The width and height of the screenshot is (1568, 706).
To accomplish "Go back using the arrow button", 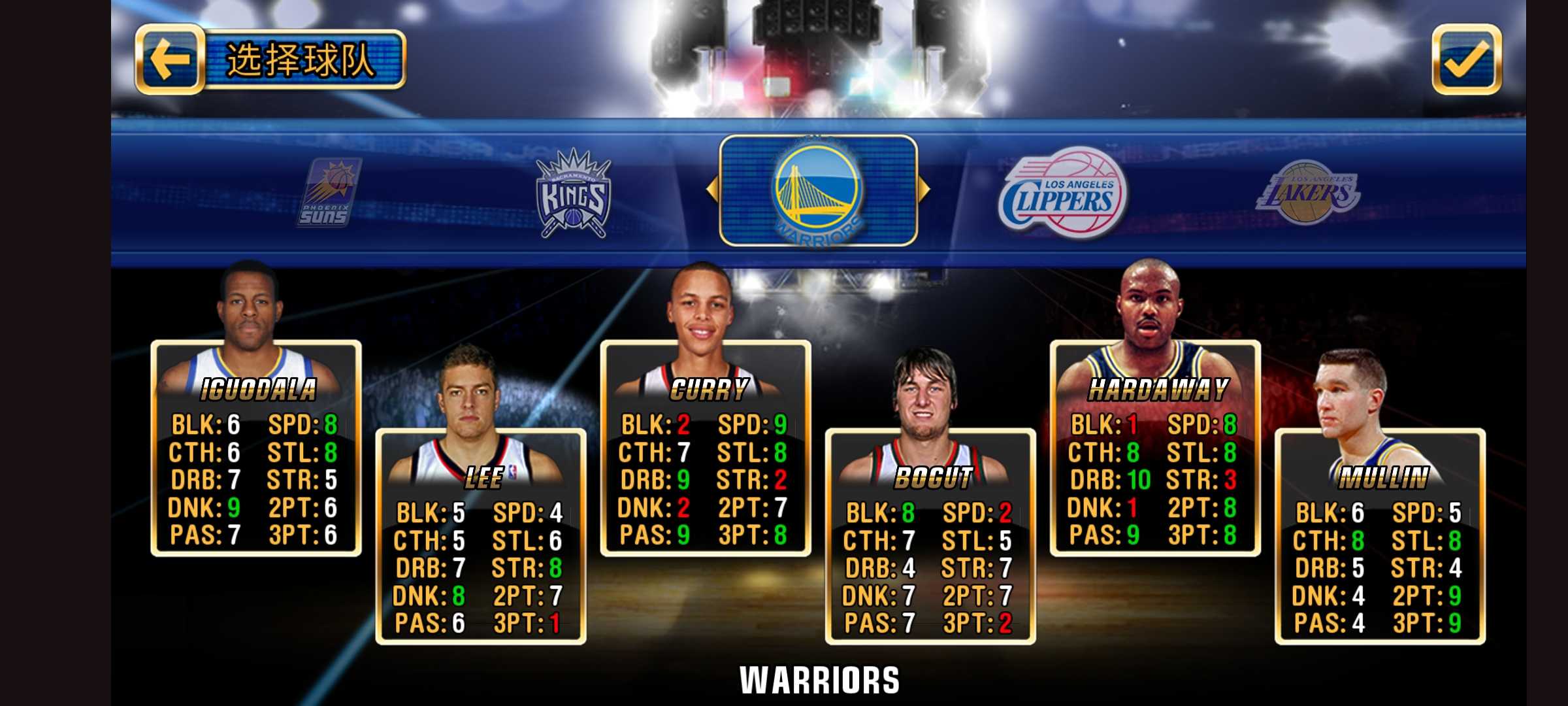I will point(170,60).
